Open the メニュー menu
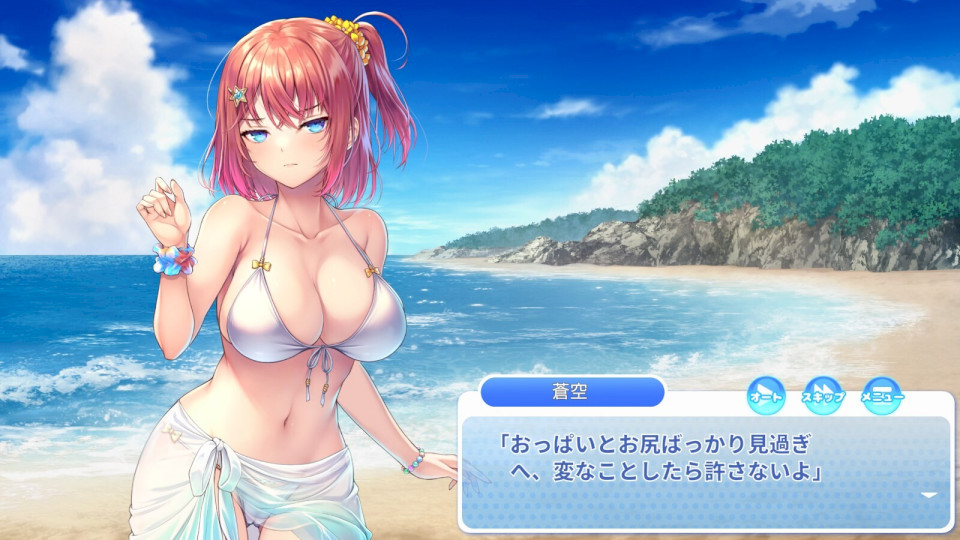The height and width of the screenshot is (540, 960). pyautogui.click(x=881, y=394)
